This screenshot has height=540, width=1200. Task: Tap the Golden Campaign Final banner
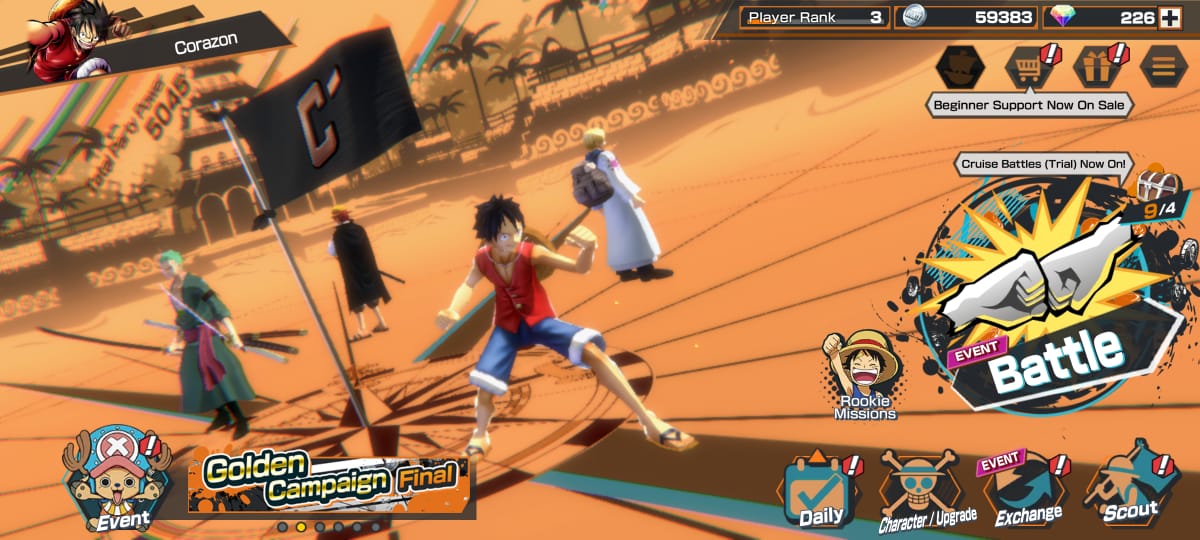click(x=331, y=482)
